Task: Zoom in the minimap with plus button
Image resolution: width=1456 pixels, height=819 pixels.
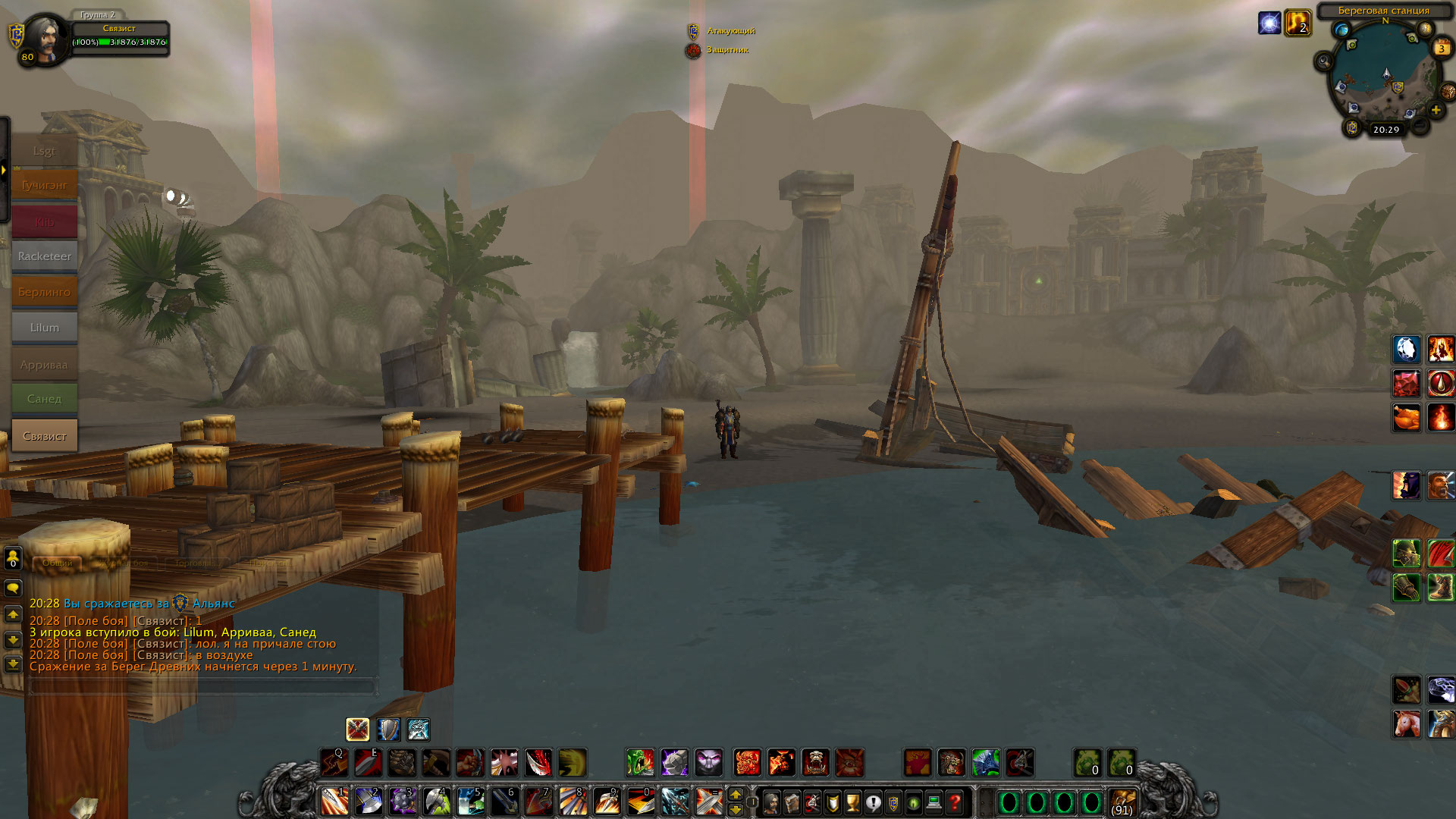Action: pos(1436,111)
